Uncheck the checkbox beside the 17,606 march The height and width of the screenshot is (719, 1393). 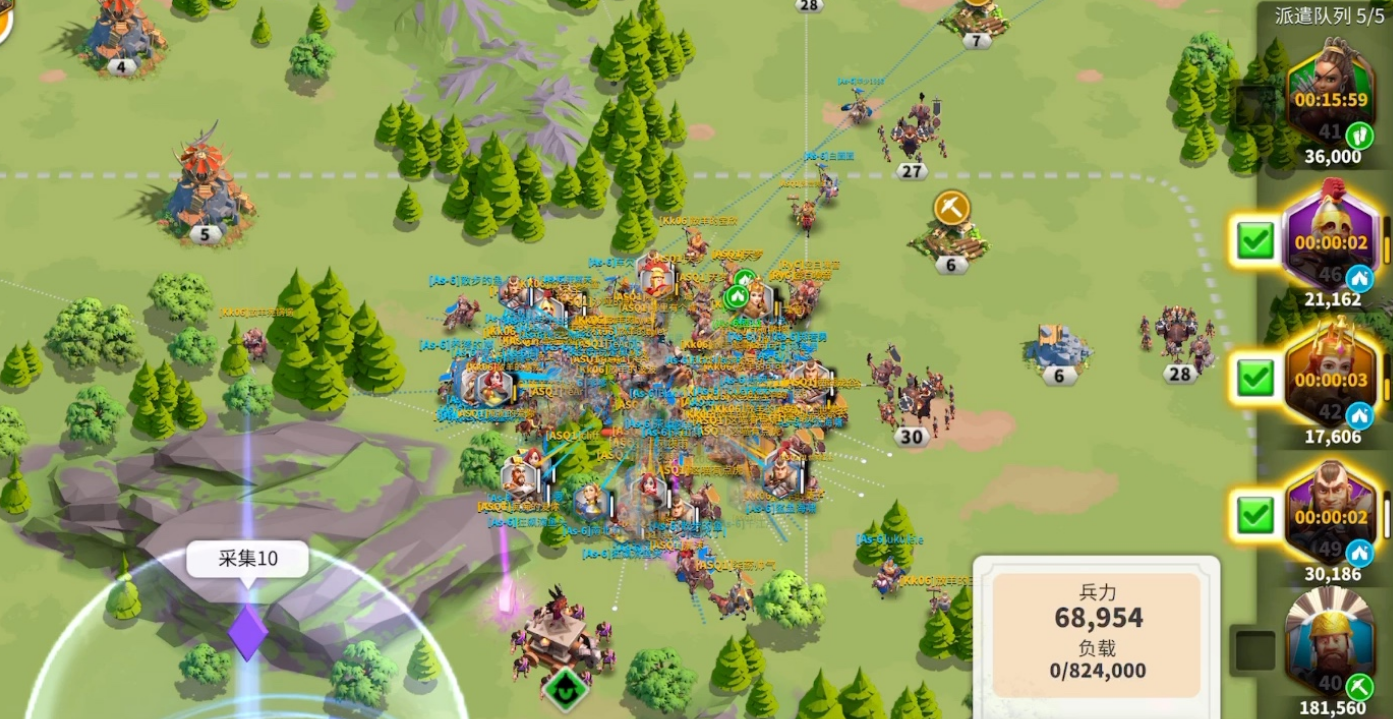(1255, 378)
